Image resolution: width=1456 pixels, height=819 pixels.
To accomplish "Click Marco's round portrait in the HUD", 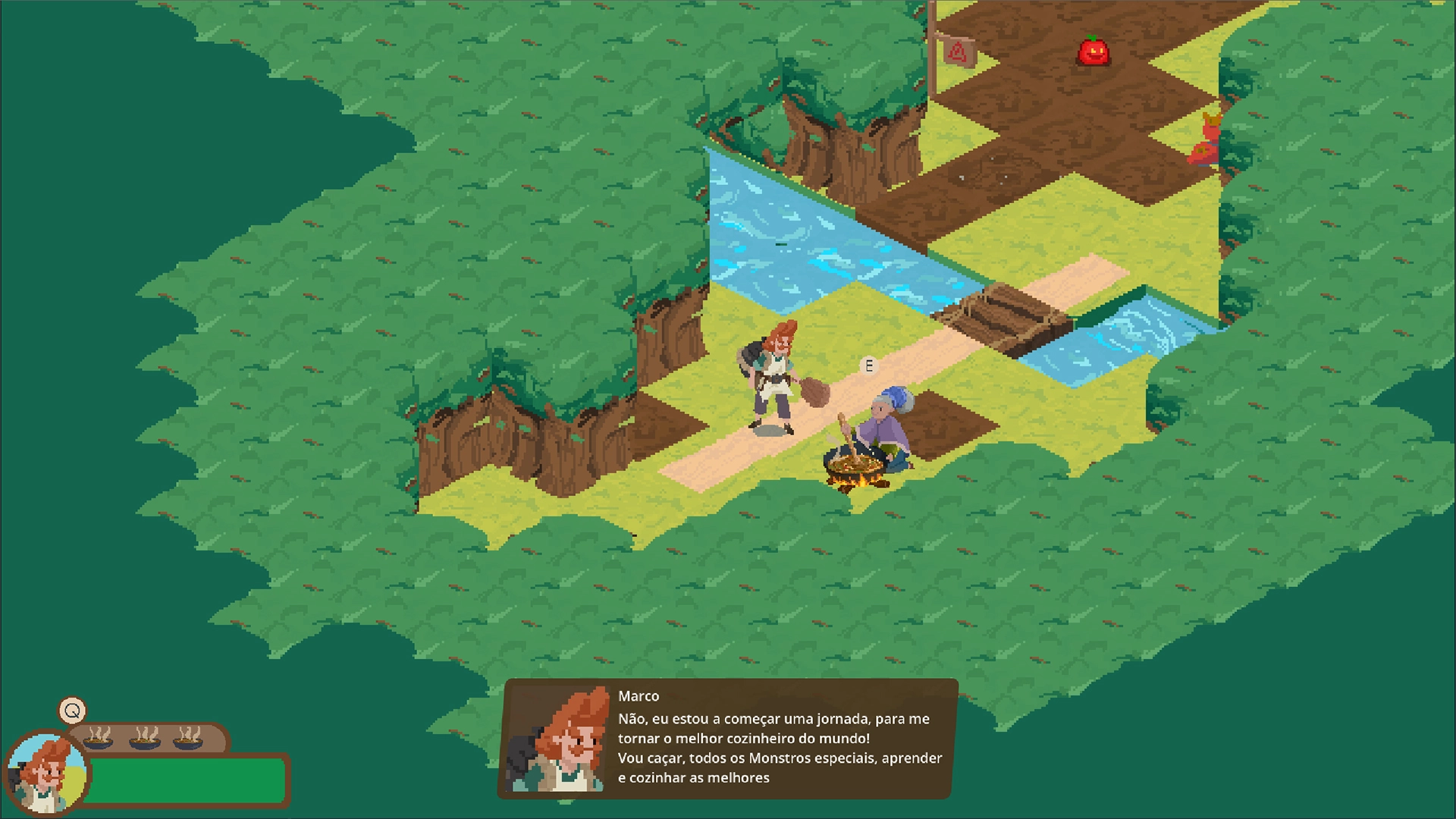I will tap(47, 773).
